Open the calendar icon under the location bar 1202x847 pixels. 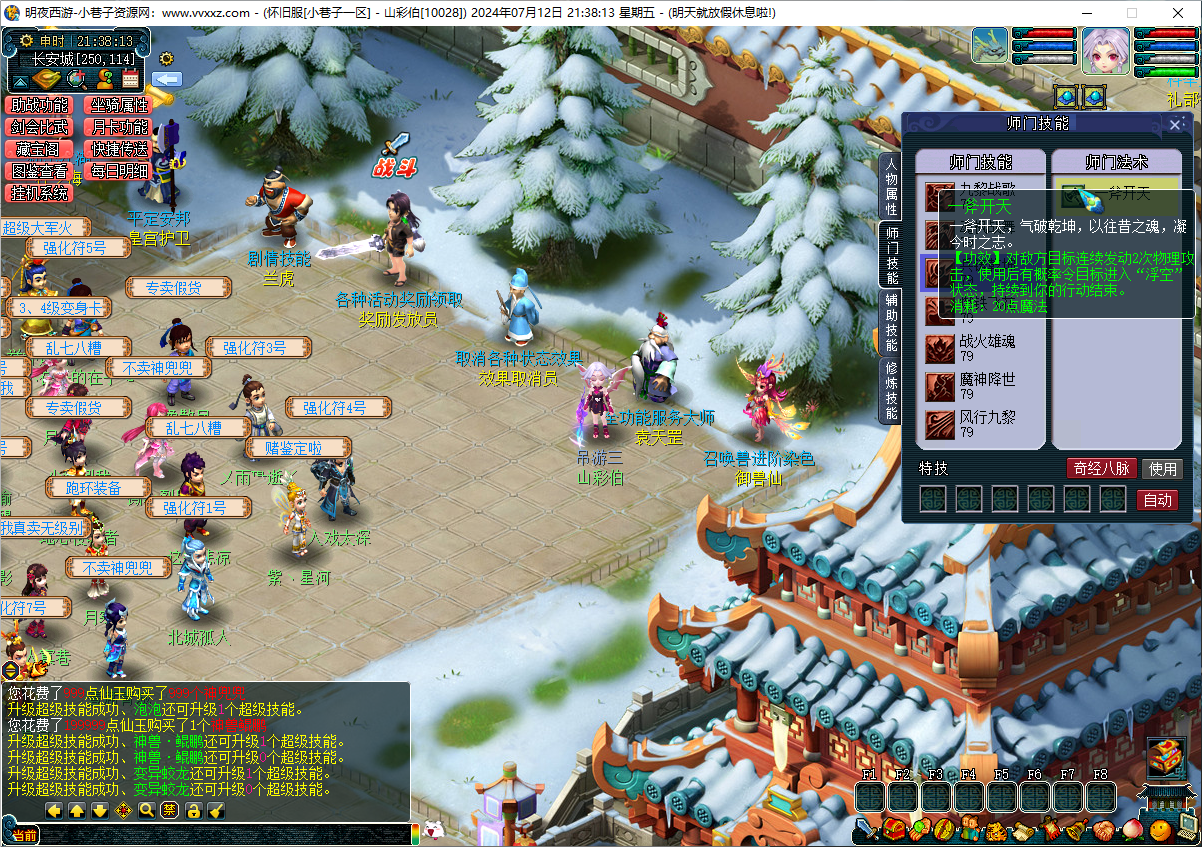click(x=130, y=80)
